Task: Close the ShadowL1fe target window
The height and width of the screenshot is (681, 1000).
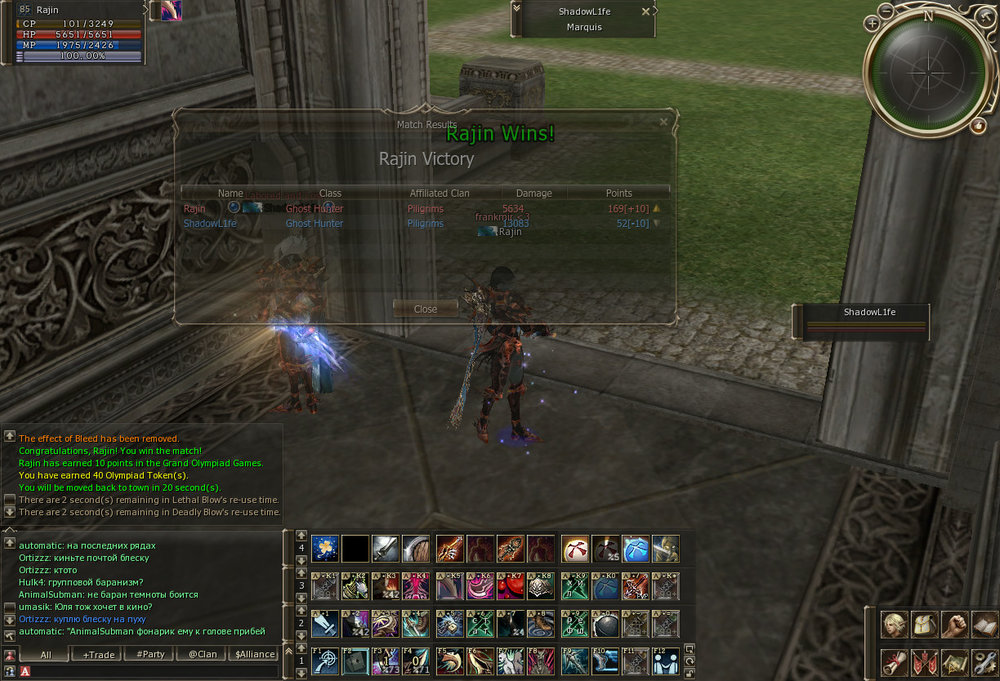Action: (x=645, y=11)
